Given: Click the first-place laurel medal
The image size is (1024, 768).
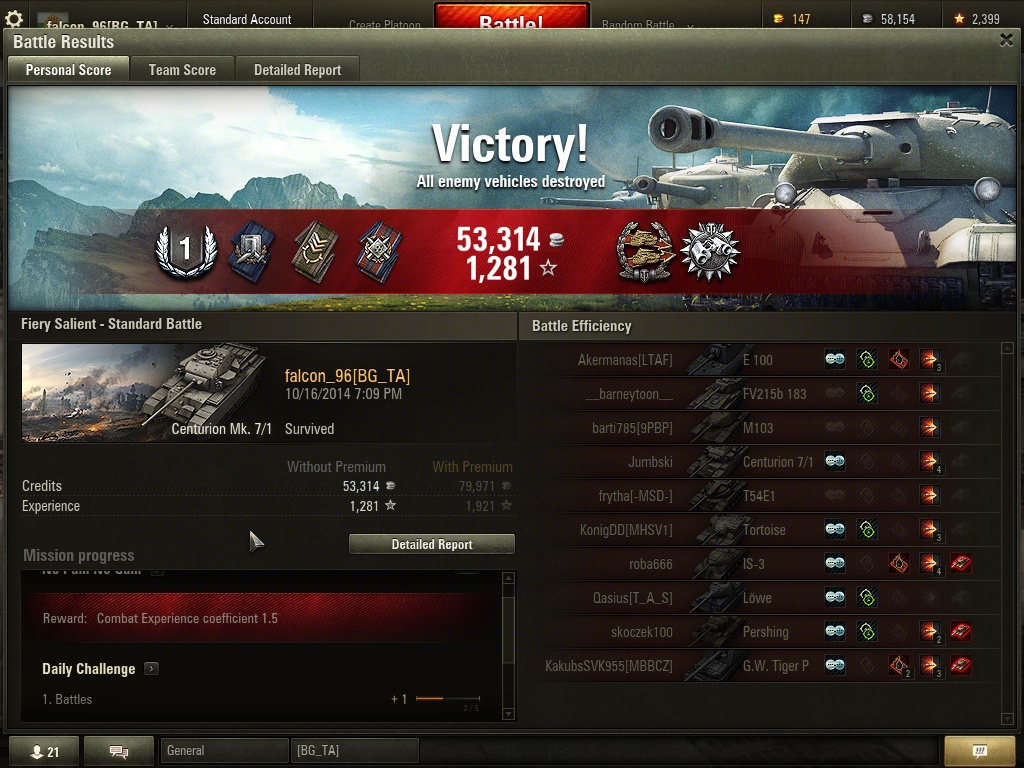Looking at the screenshot, I should (x=185, y=251).
